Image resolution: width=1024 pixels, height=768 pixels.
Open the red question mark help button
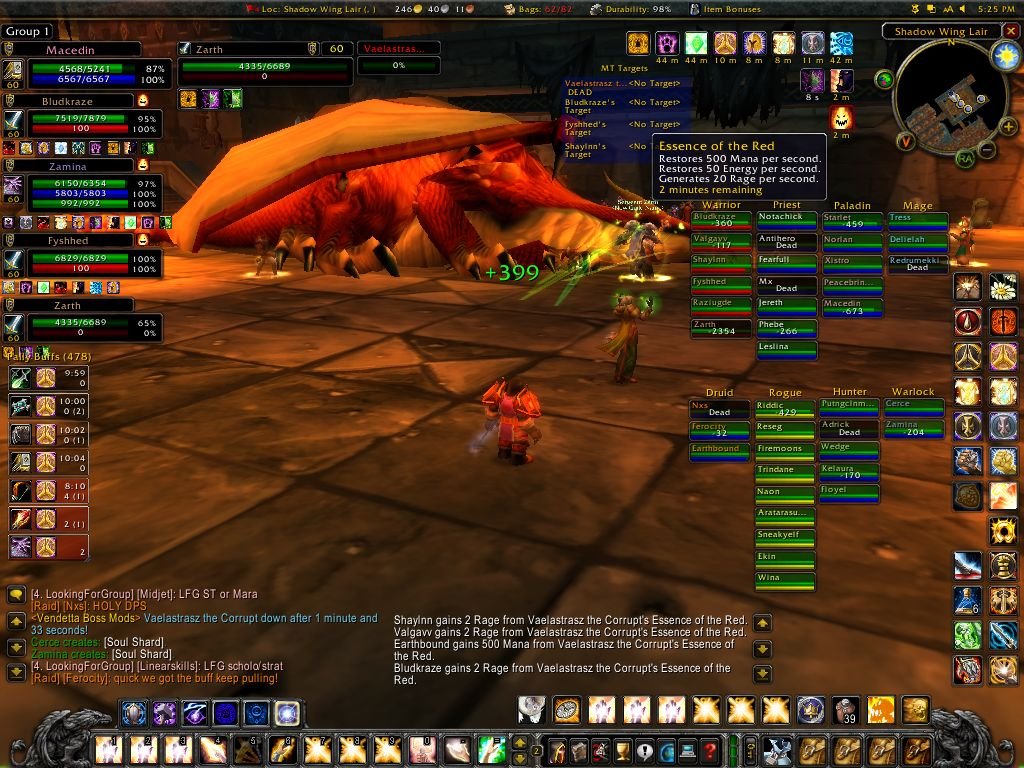tap(710, 750)
